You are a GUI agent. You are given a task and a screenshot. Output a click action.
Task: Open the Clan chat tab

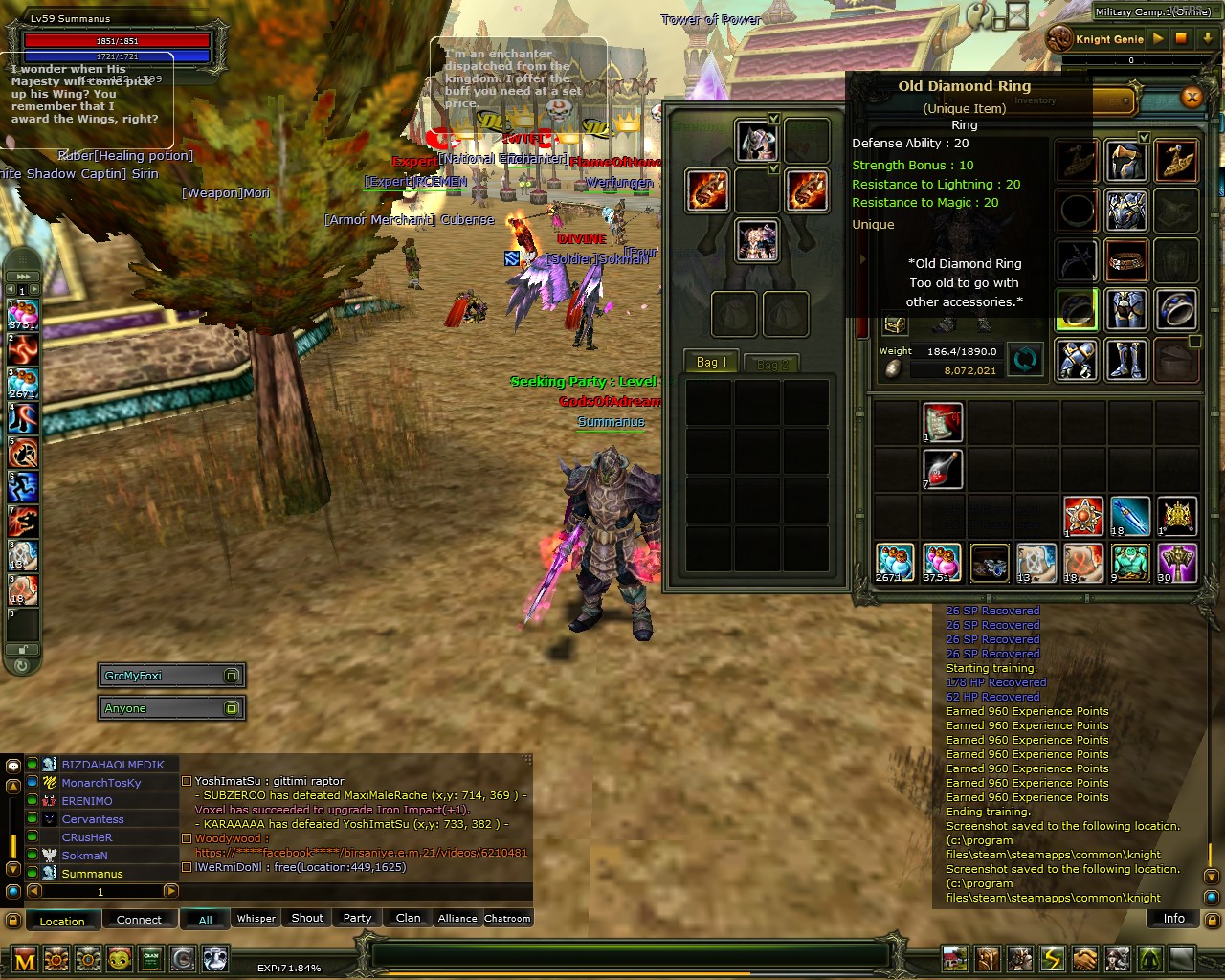pyautogui.click(x=408, y=919)
